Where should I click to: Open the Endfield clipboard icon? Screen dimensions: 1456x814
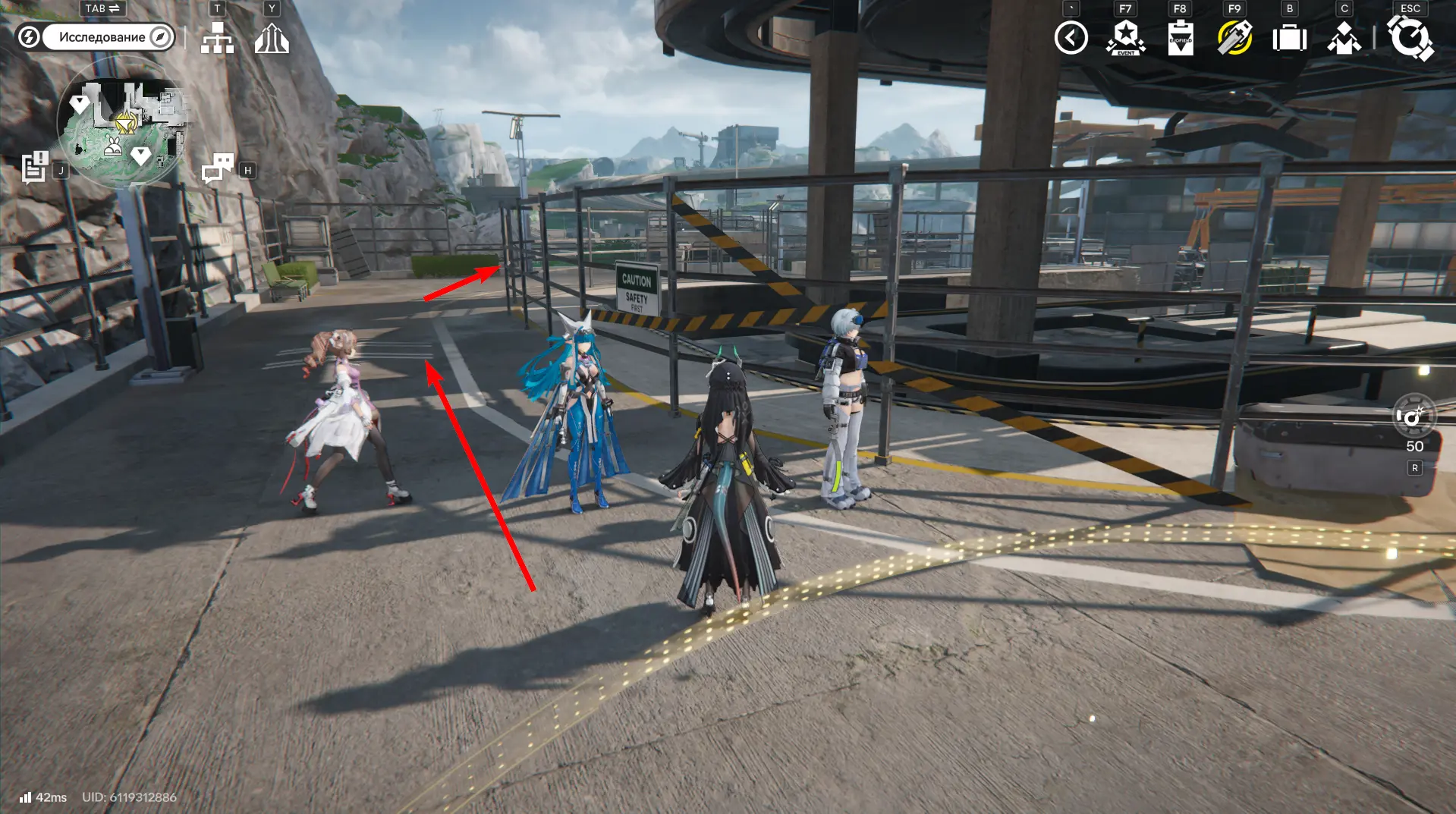click(1181, 38)
